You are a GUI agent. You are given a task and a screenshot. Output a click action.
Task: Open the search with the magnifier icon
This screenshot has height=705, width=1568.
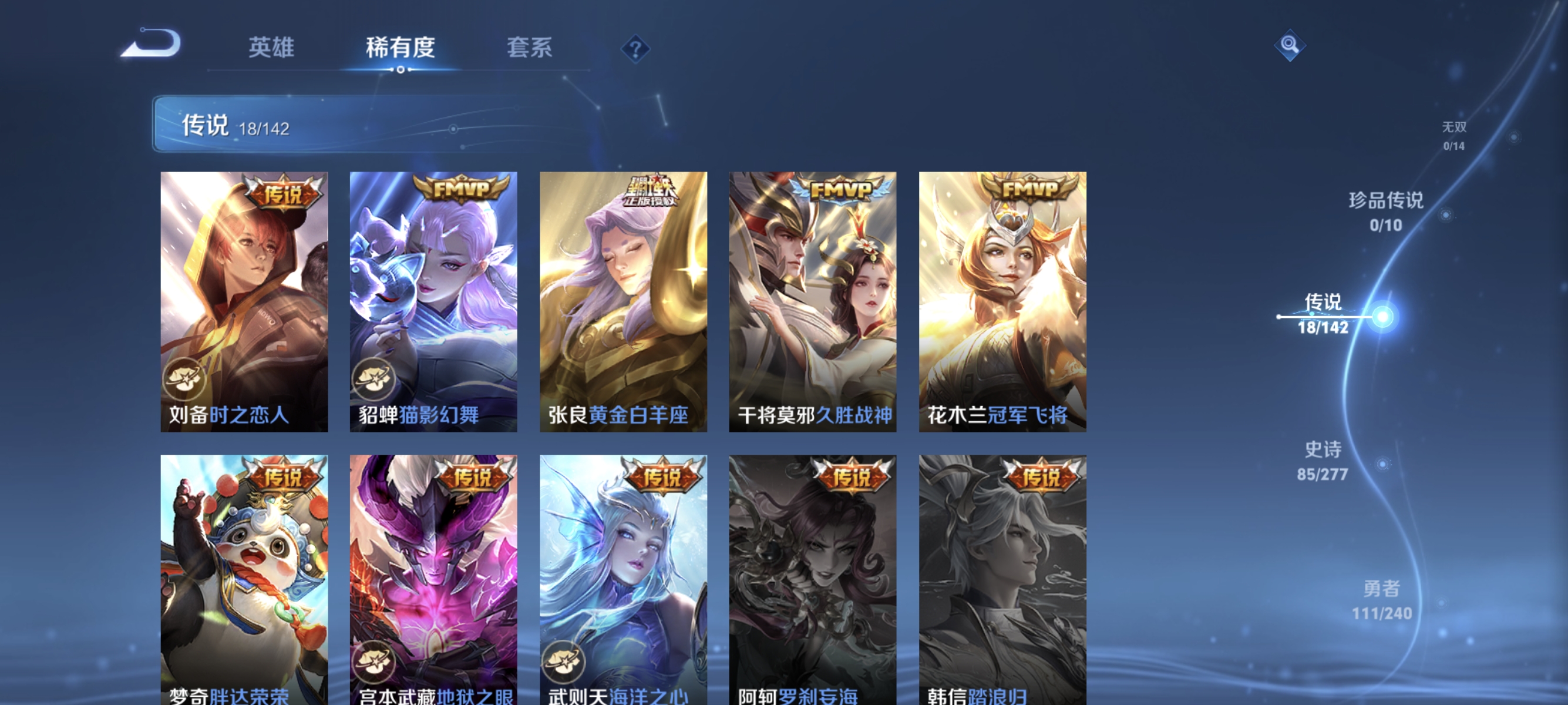click(1290, 44)
